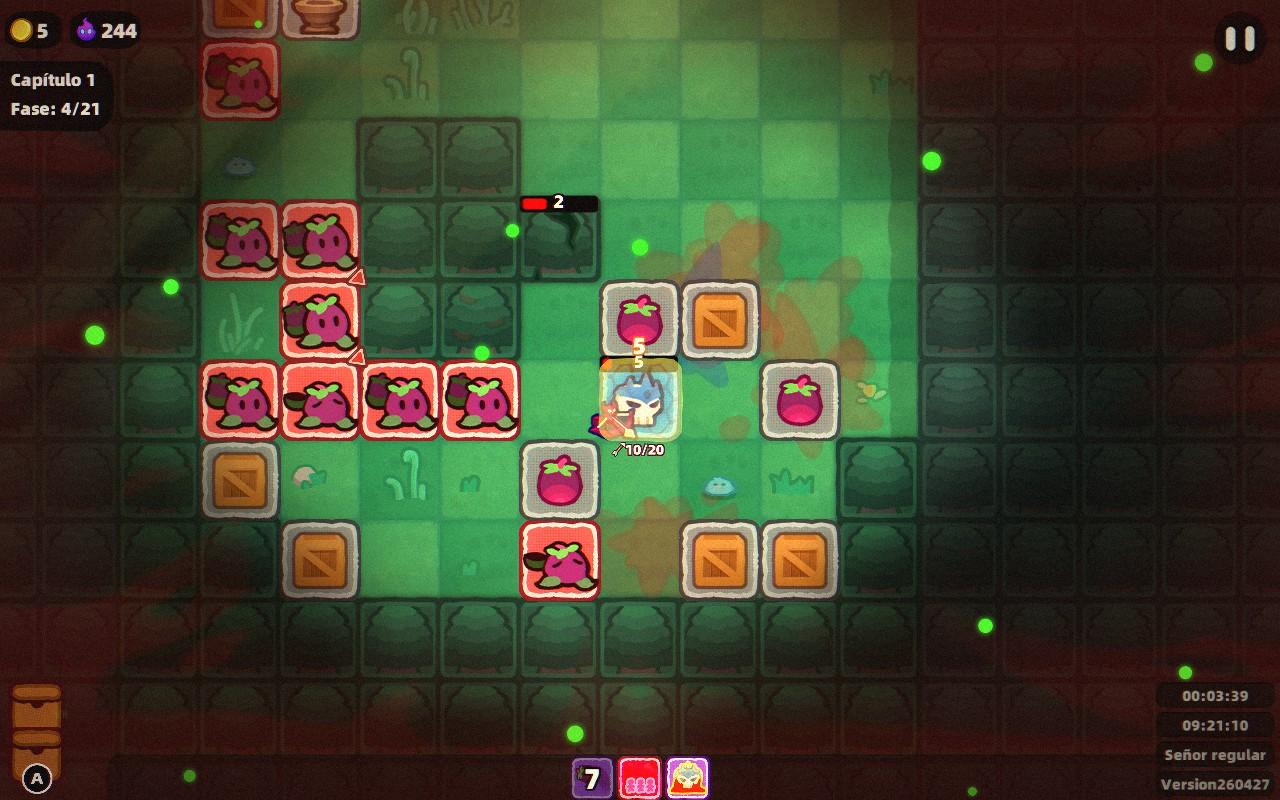Select the highlighted skull hero tile
Image resolution: width=1280 pixels, height=800 pixels.
(640, 400)
